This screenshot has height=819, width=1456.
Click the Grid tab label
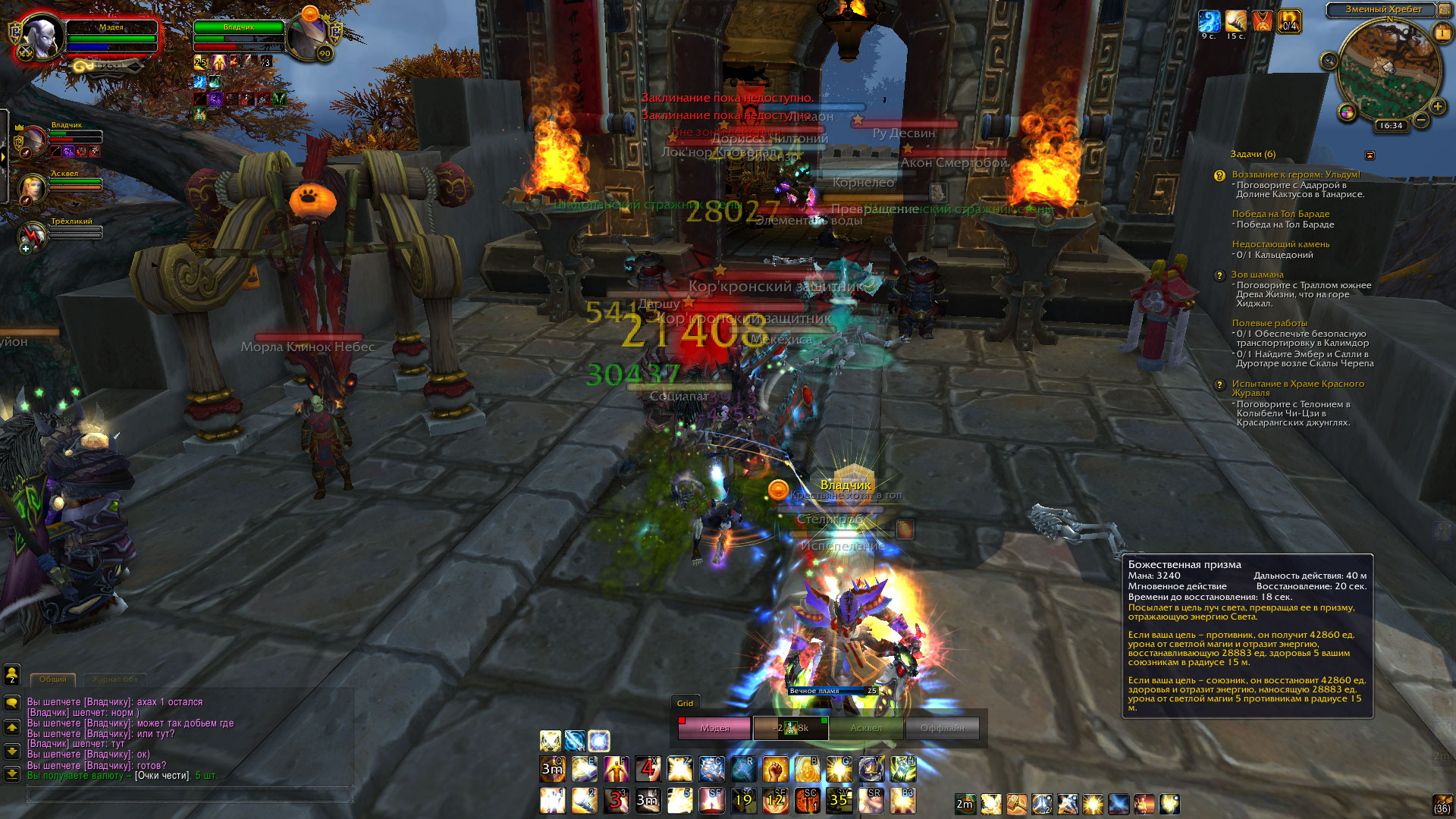(685, 703)
